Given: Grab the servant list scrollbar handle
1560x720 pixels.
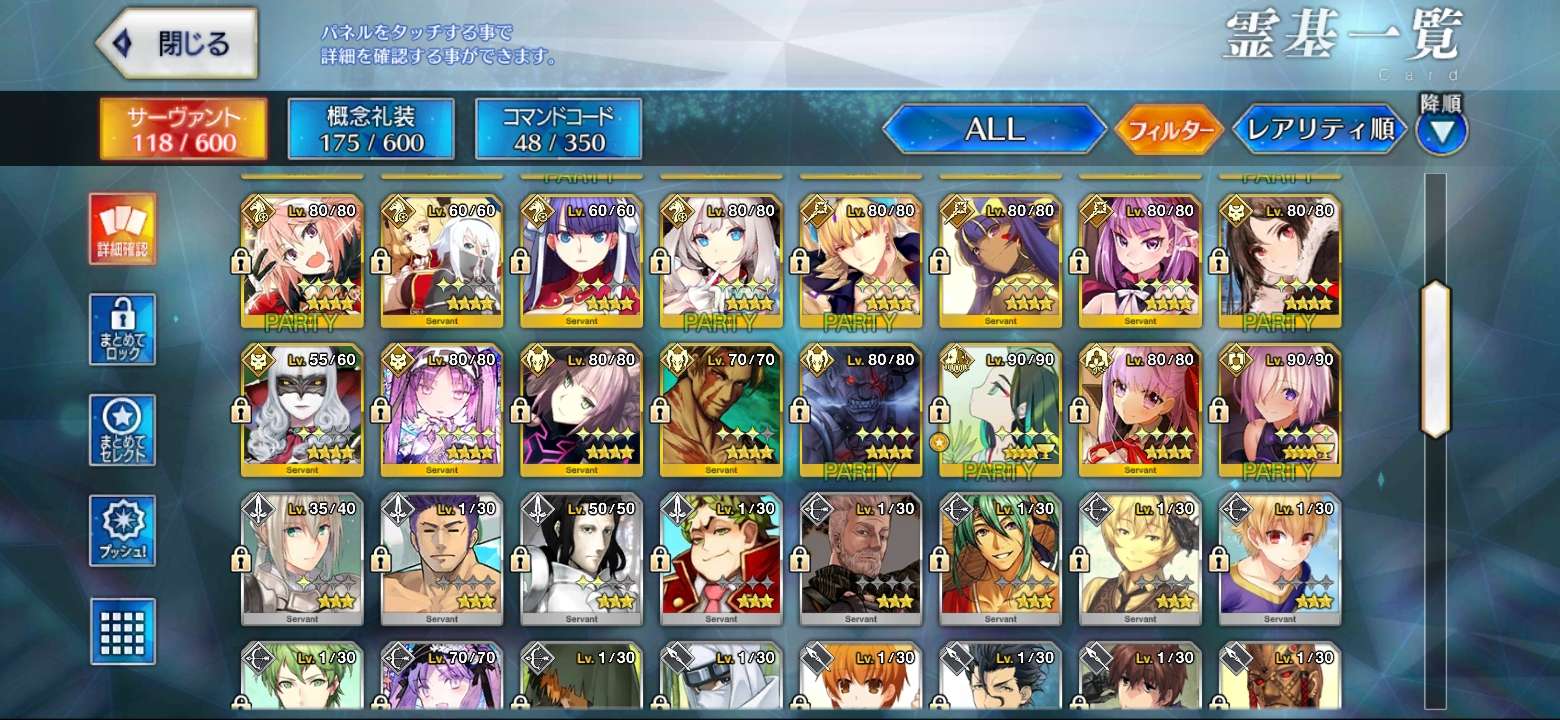Looking at the screenshot, I should (x=1435, y=359).
